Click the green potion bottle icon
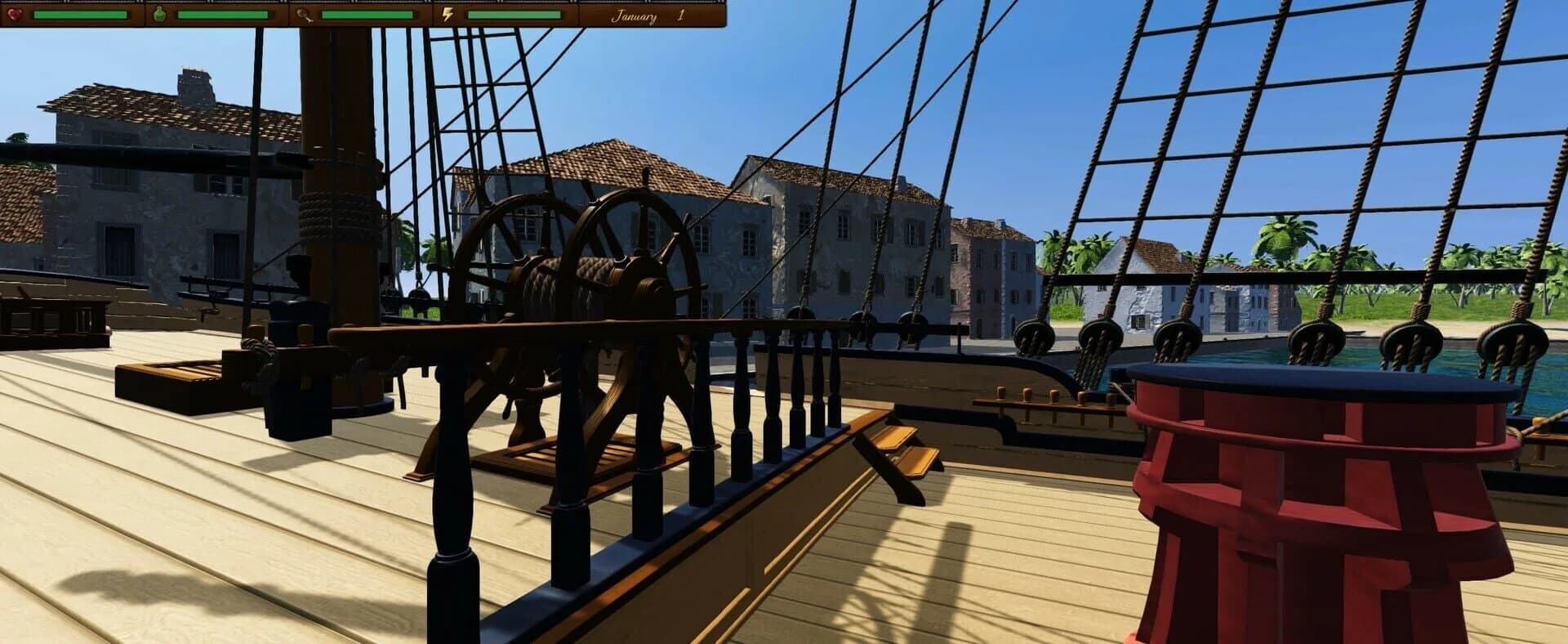 click(x=159, y=15)
